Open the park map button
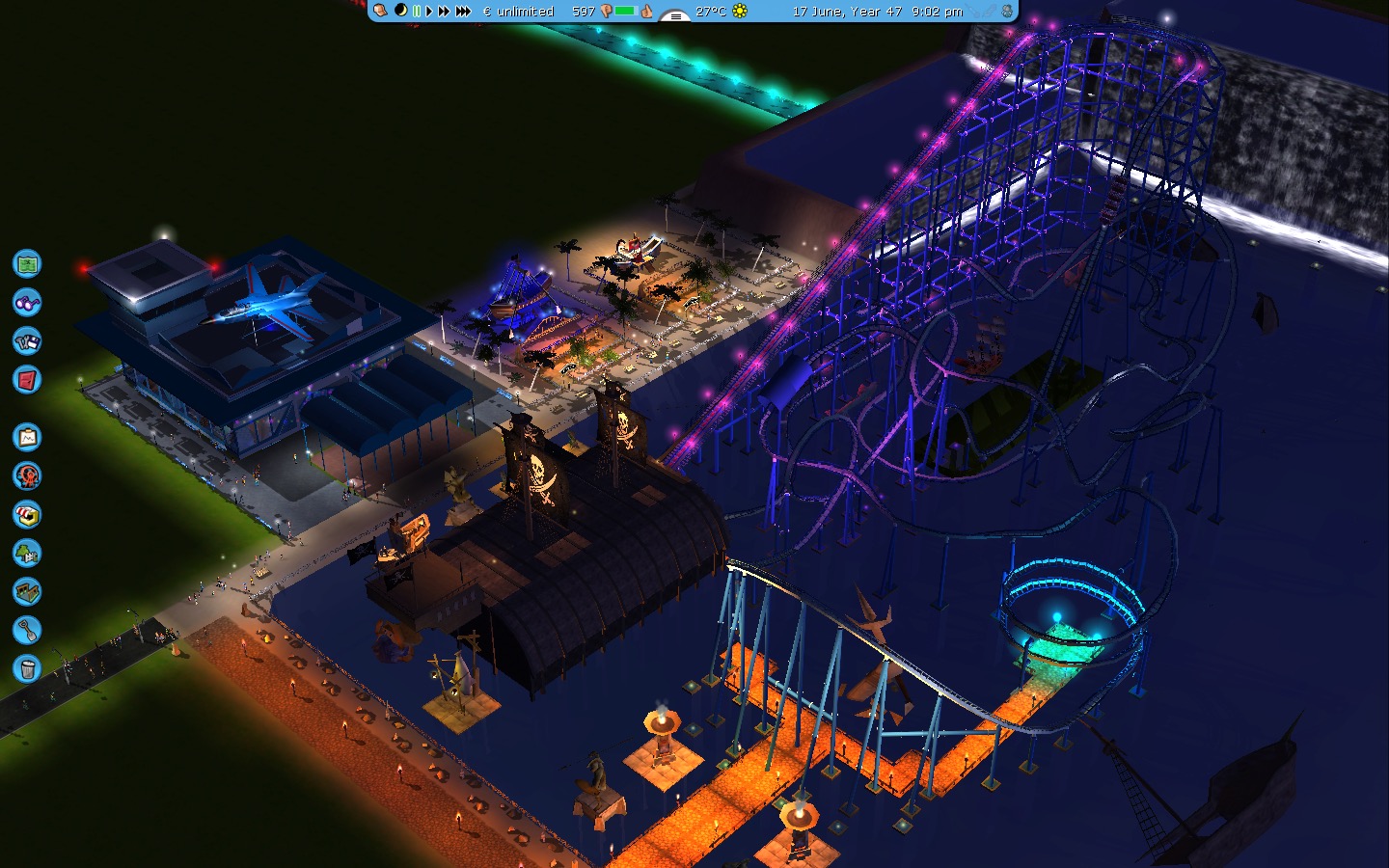This screenshot has height=868, width=1389. (x=27, y=263)
